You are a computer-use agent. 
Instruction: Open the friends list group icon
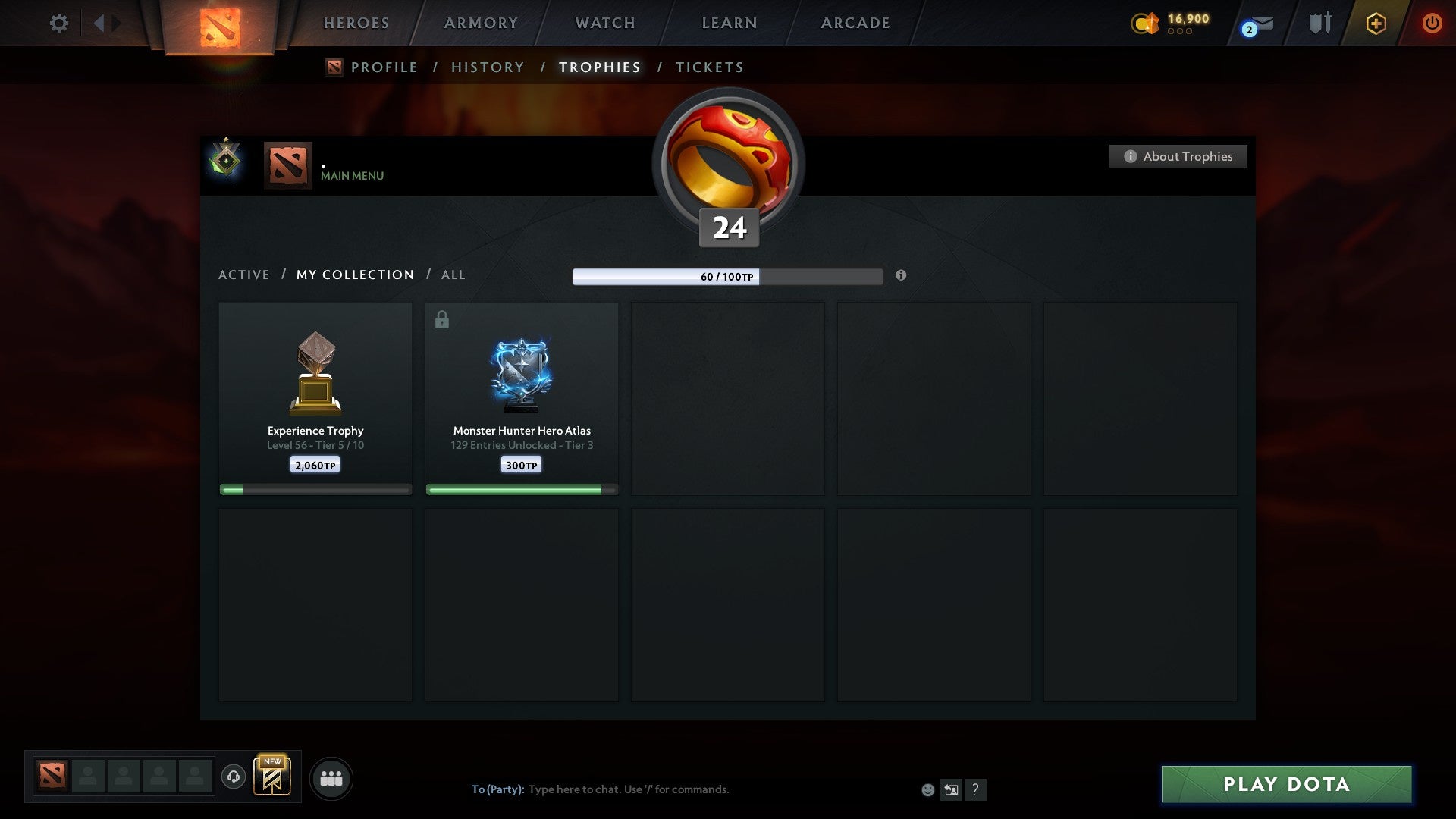tap(331, 777)
